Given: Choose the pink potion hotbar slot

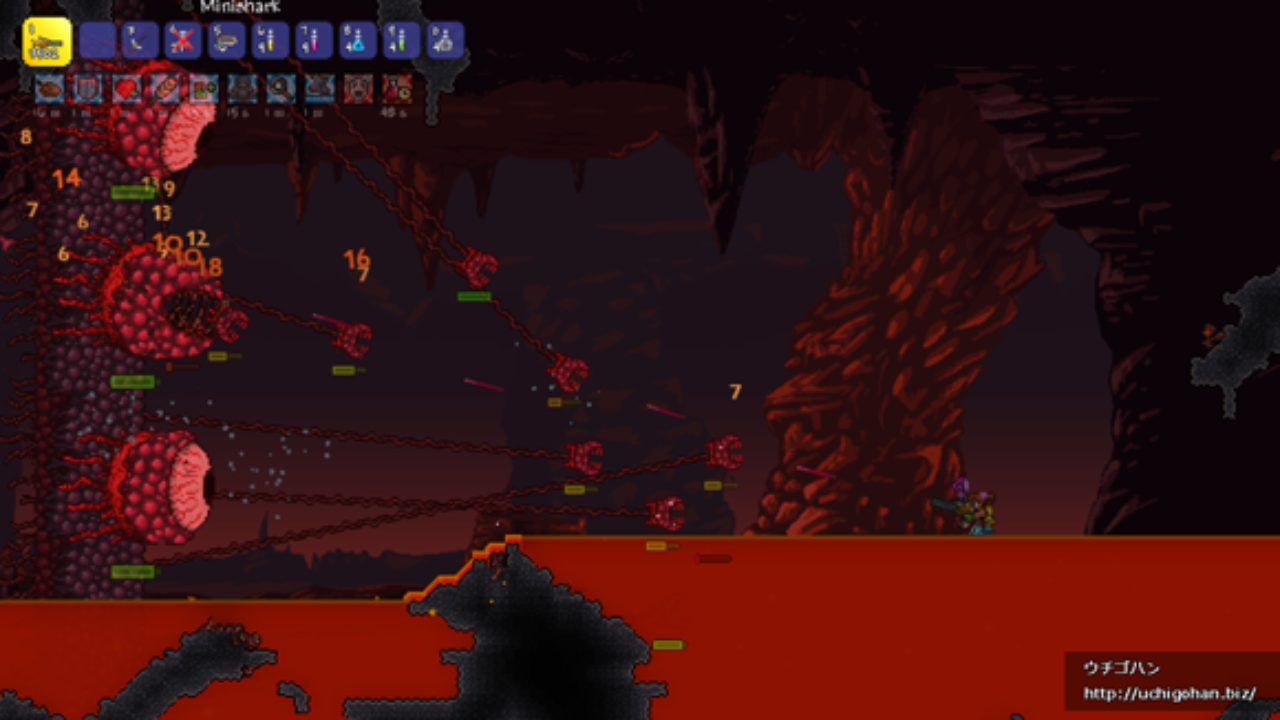Looking at the screenshot, I should (314, 41).
